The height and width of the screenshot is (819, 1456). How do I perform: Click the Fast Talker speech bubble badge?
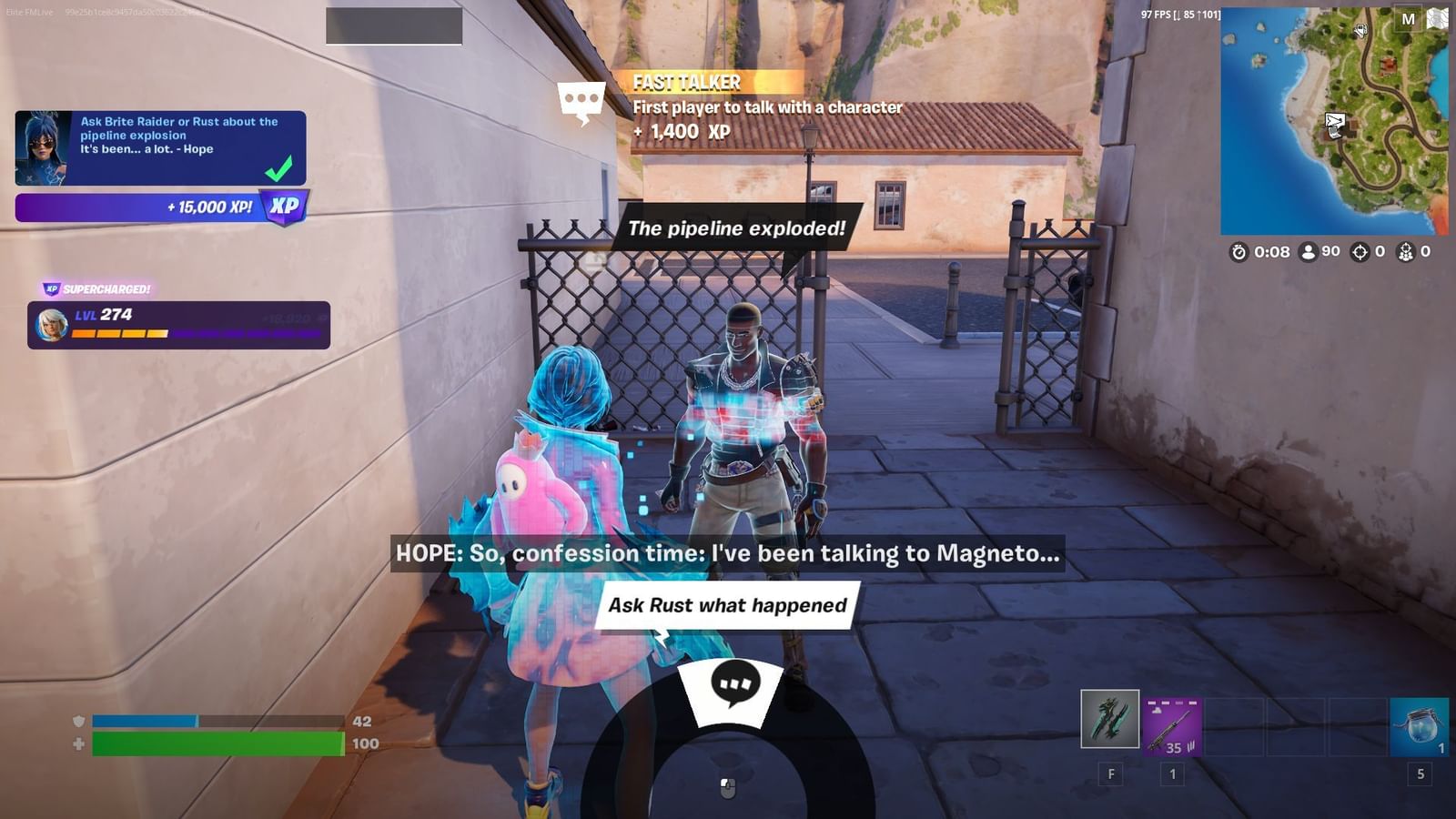[580, 95]
